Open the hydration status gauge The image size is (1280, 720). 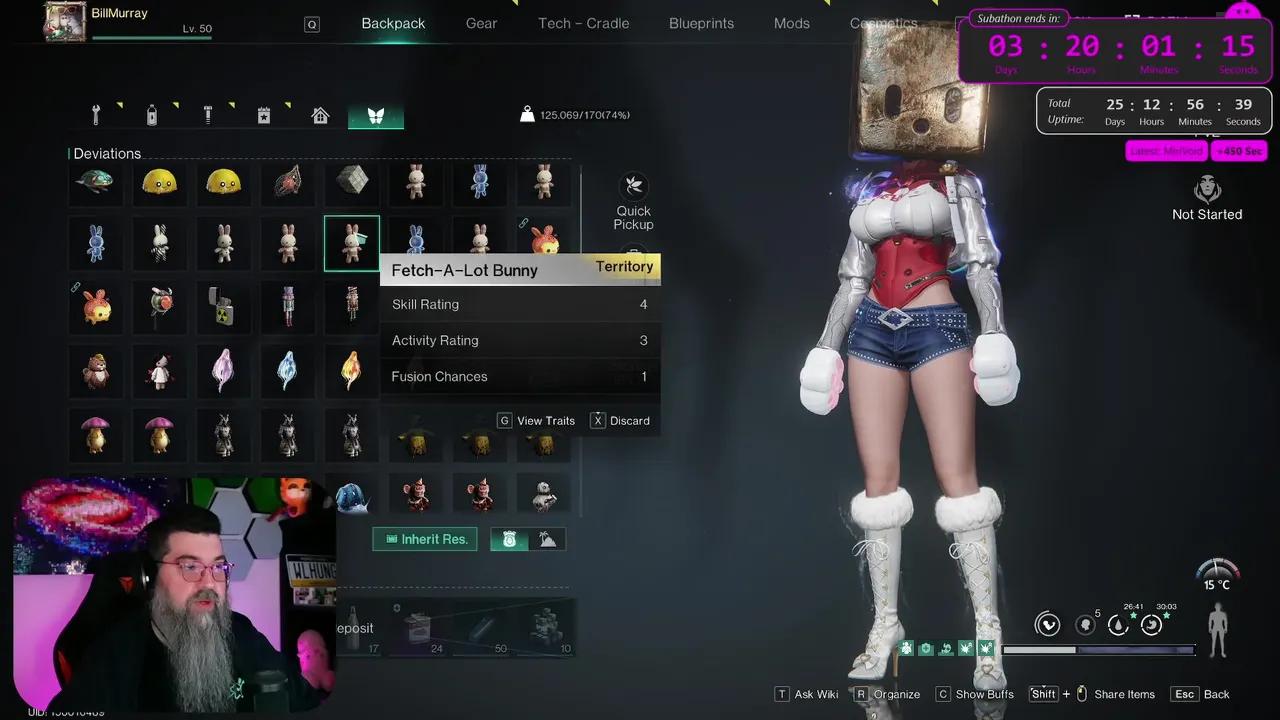[x=1118, y=624]
